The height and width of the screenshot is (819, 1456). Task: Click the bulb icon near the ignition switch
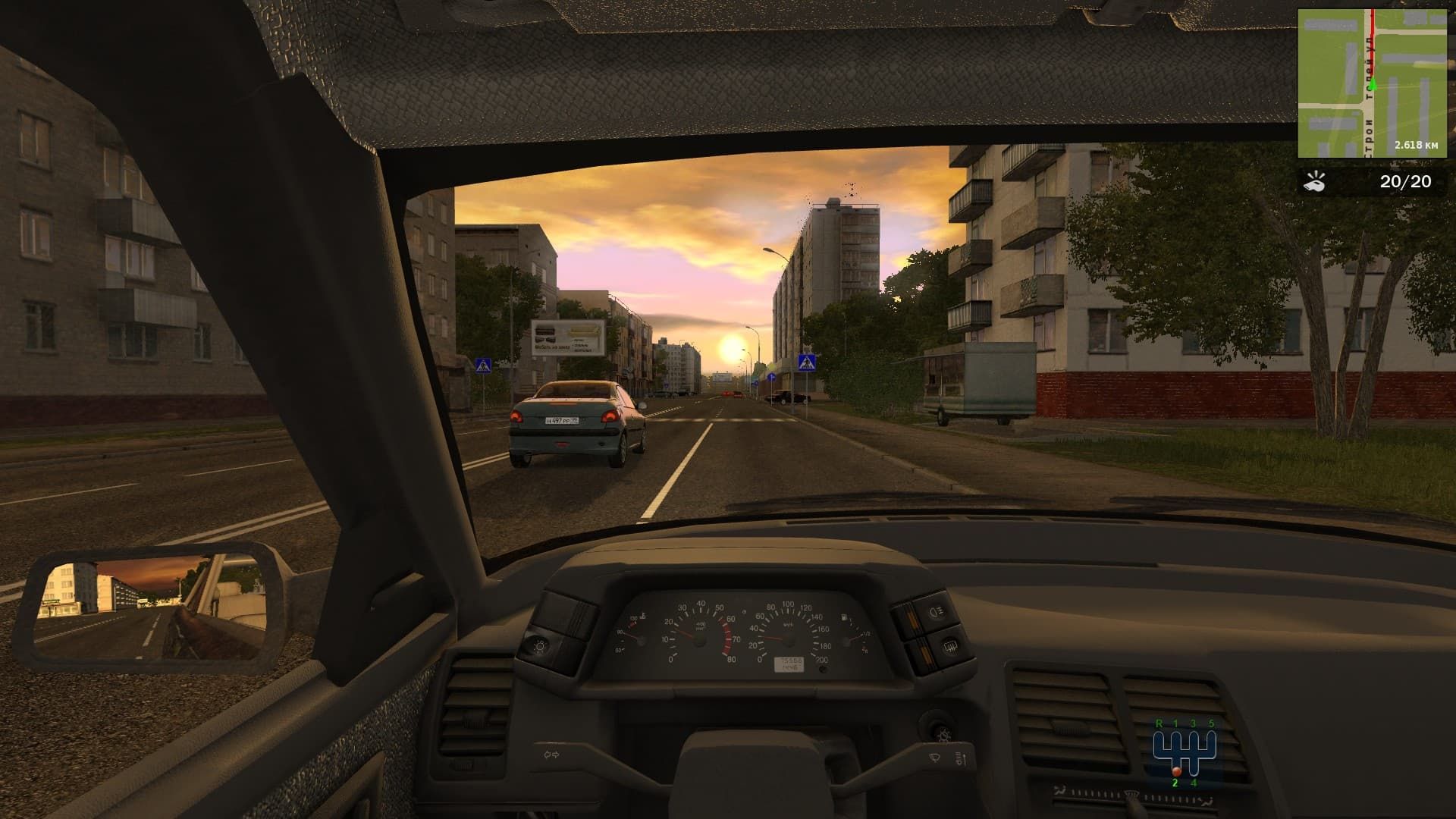(943, 735)
